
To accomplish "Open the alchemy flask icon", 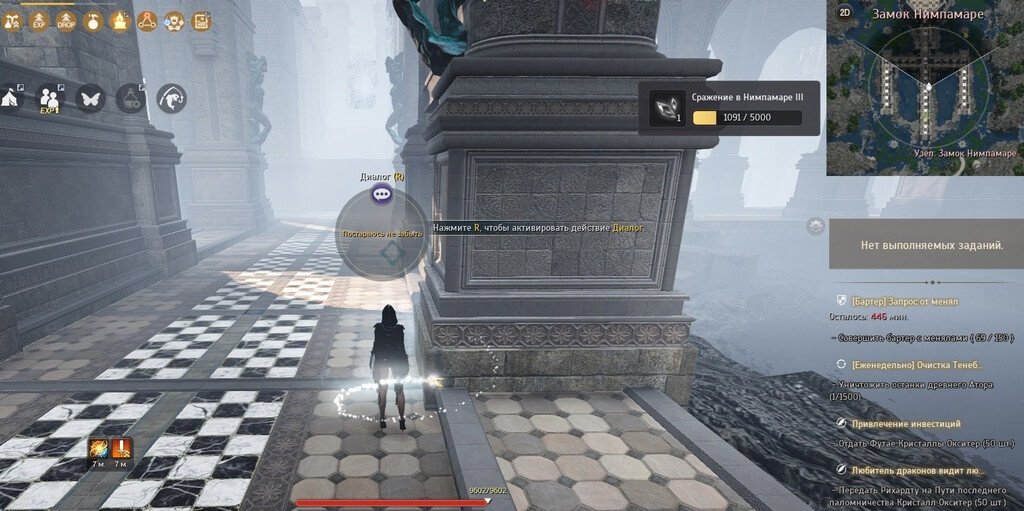I will click(131, 98).
